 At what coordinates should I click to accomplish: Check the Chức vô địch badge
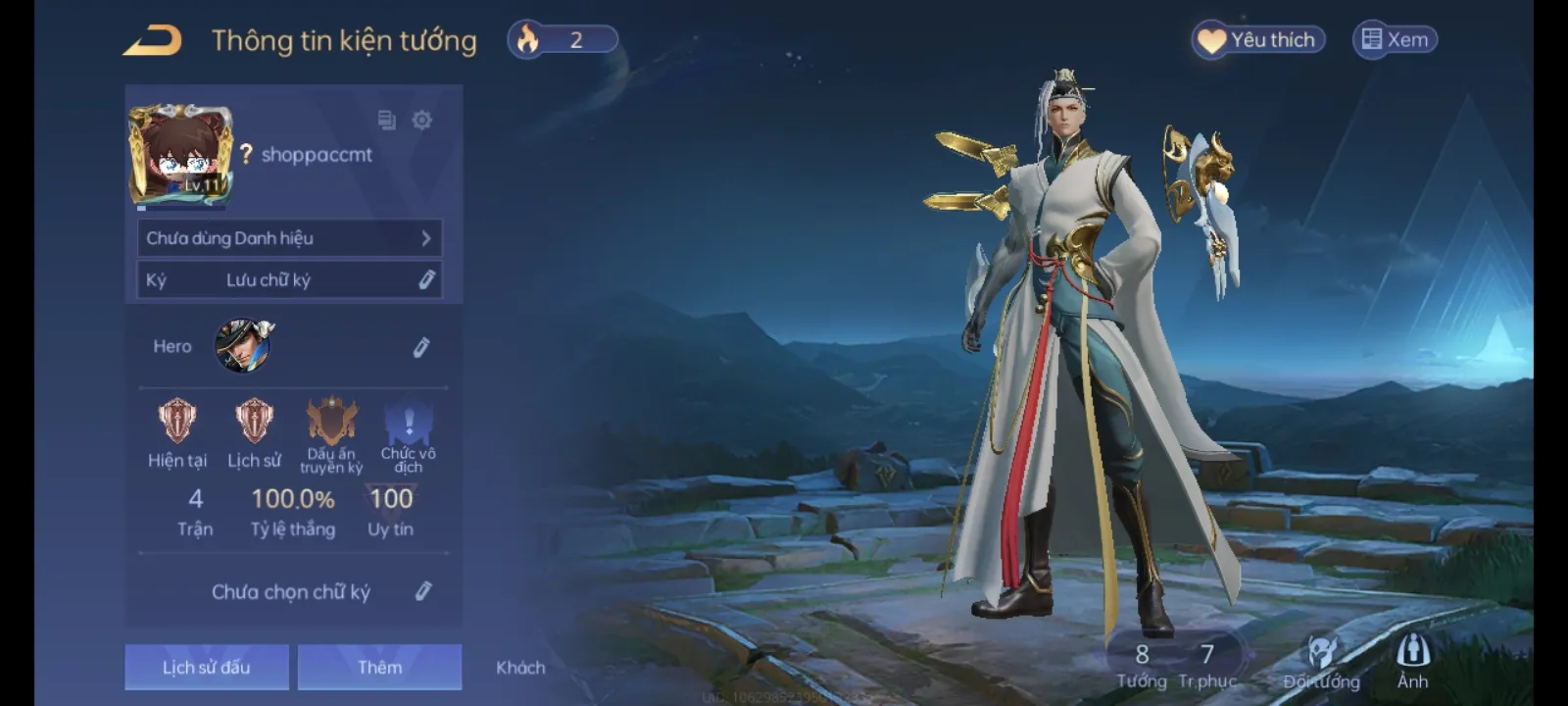pos(409,424)
